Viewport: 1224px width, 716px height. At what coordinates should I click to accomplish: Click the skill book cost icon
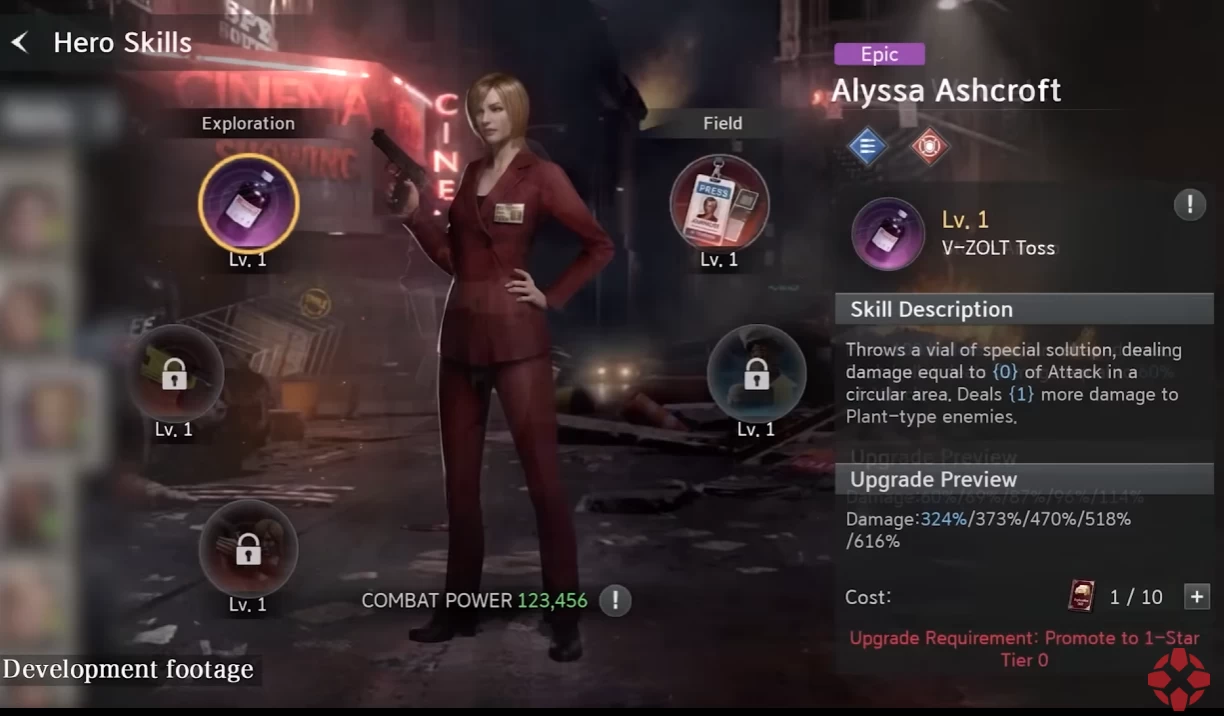tap(1081, 597)
